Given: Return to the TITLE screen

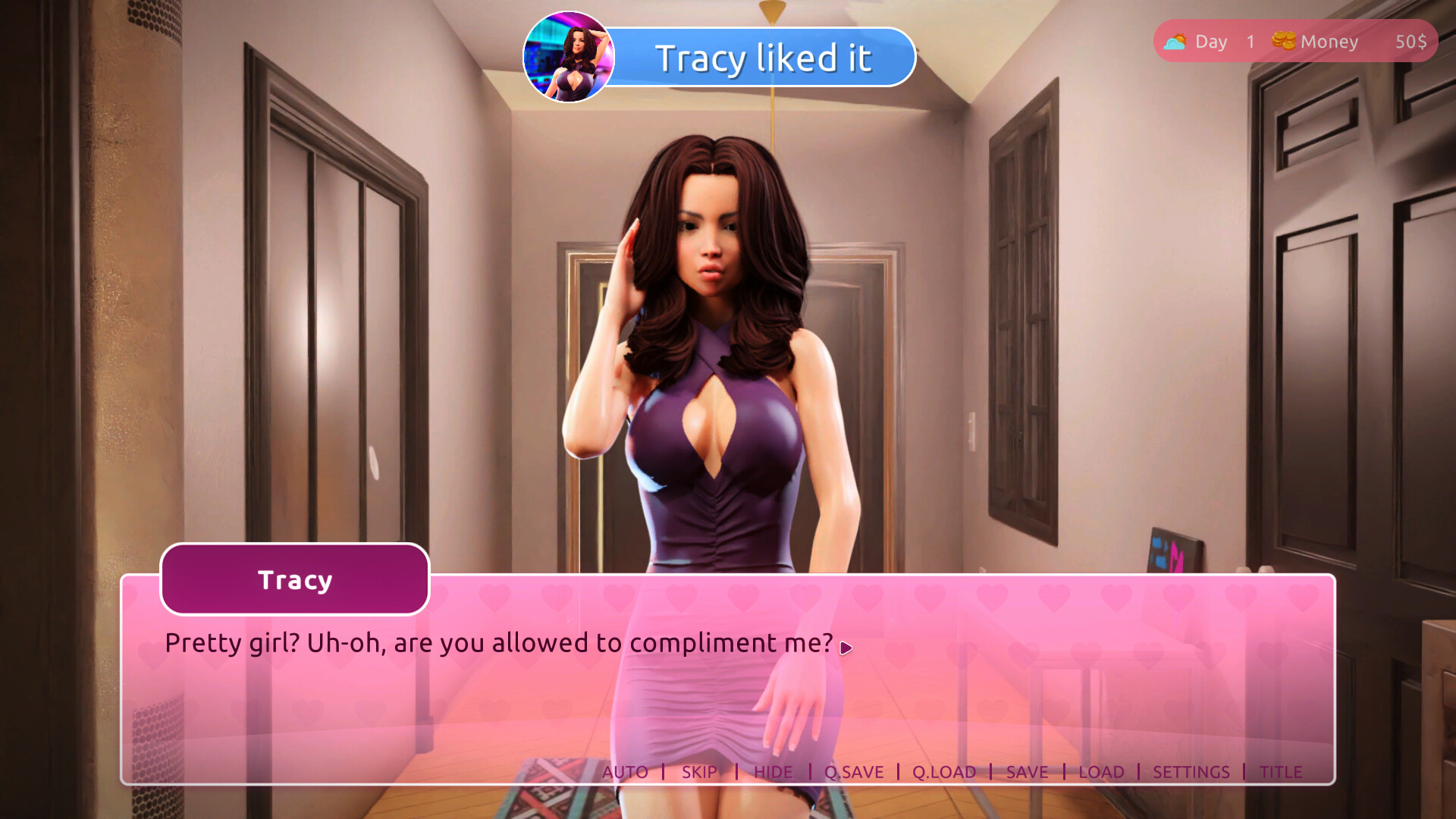Looking at the screenshot, I should pyautogui.click(x=1281, y=772).
